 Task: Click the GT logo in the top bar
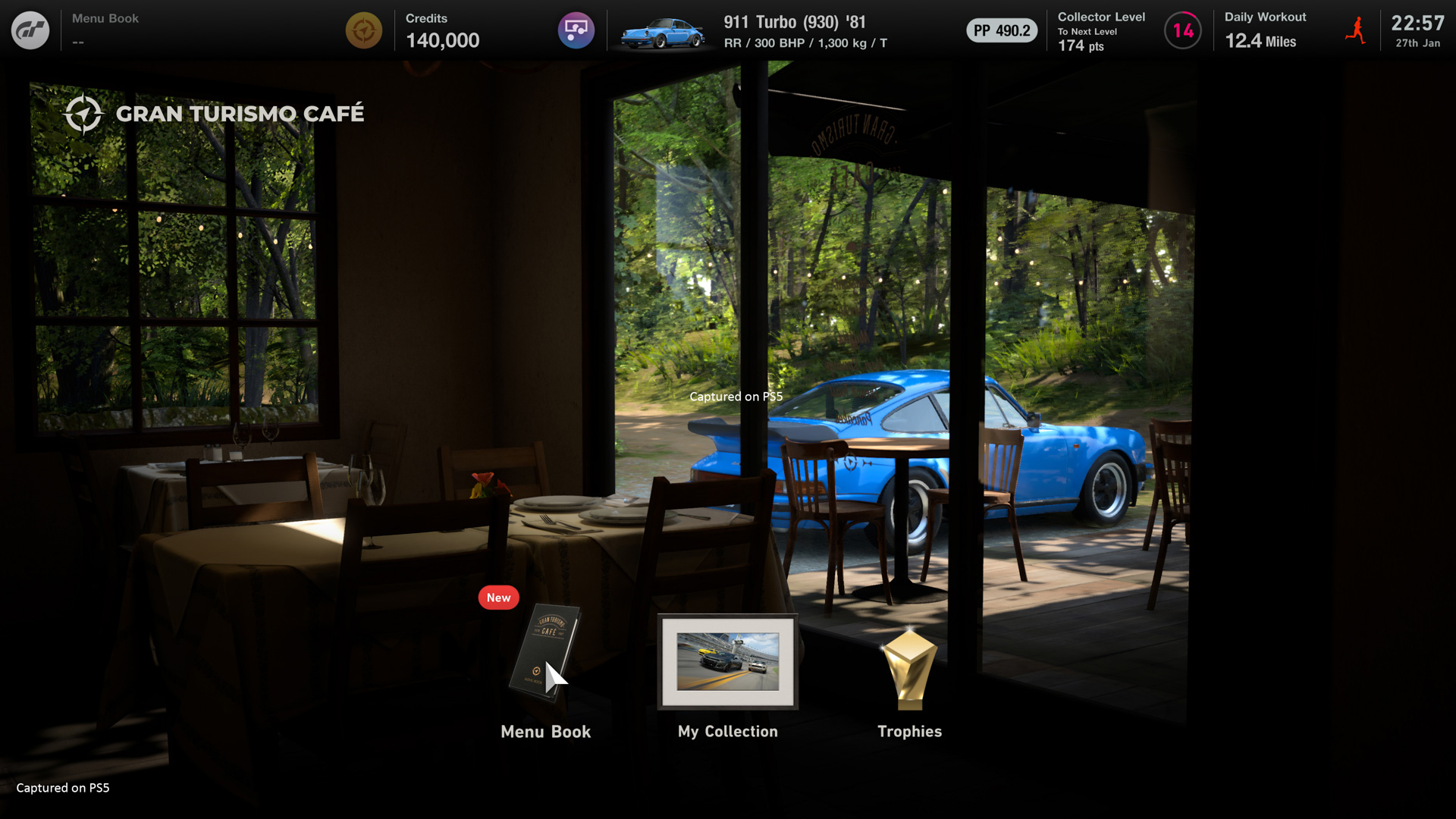[30, 30]
